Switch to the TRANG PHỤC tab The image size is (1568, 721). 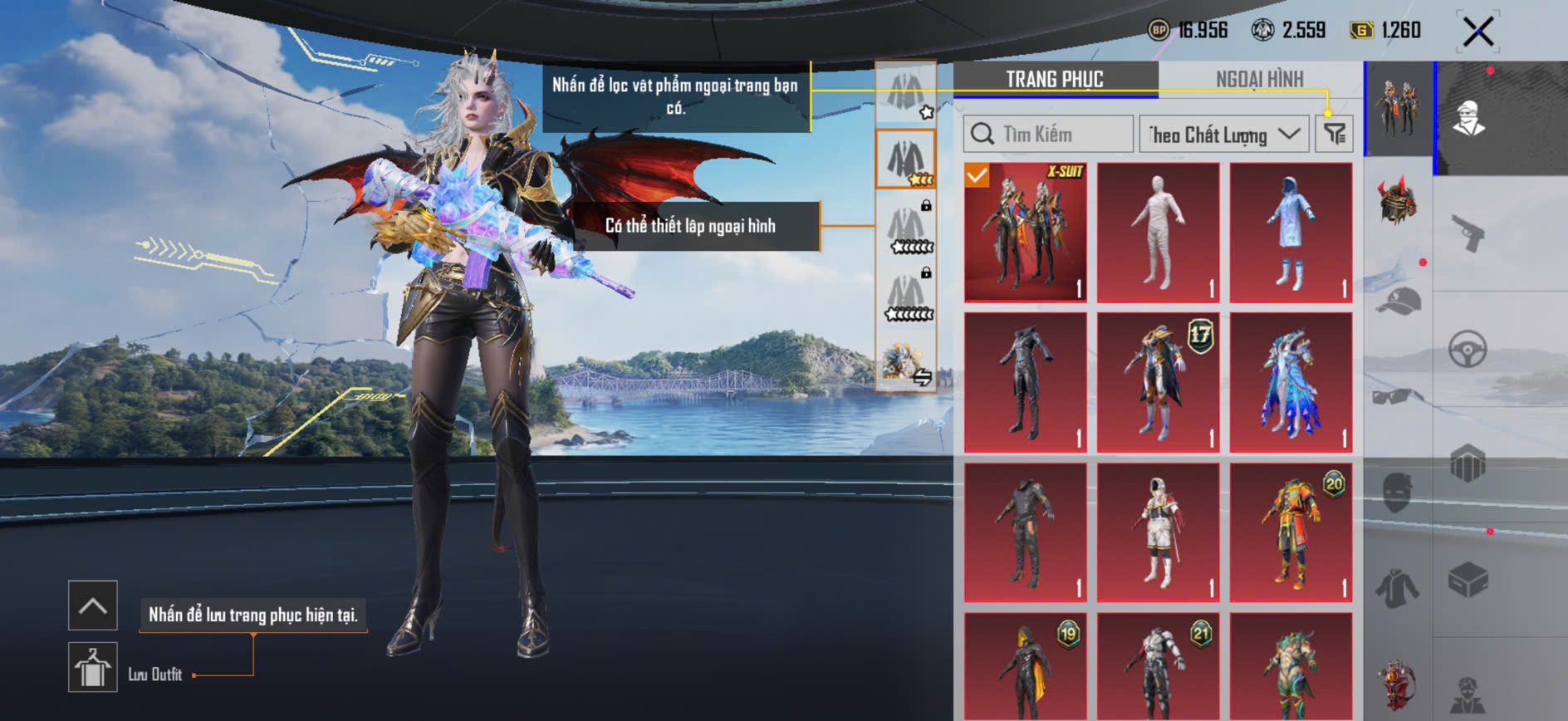click(1055, 80)
